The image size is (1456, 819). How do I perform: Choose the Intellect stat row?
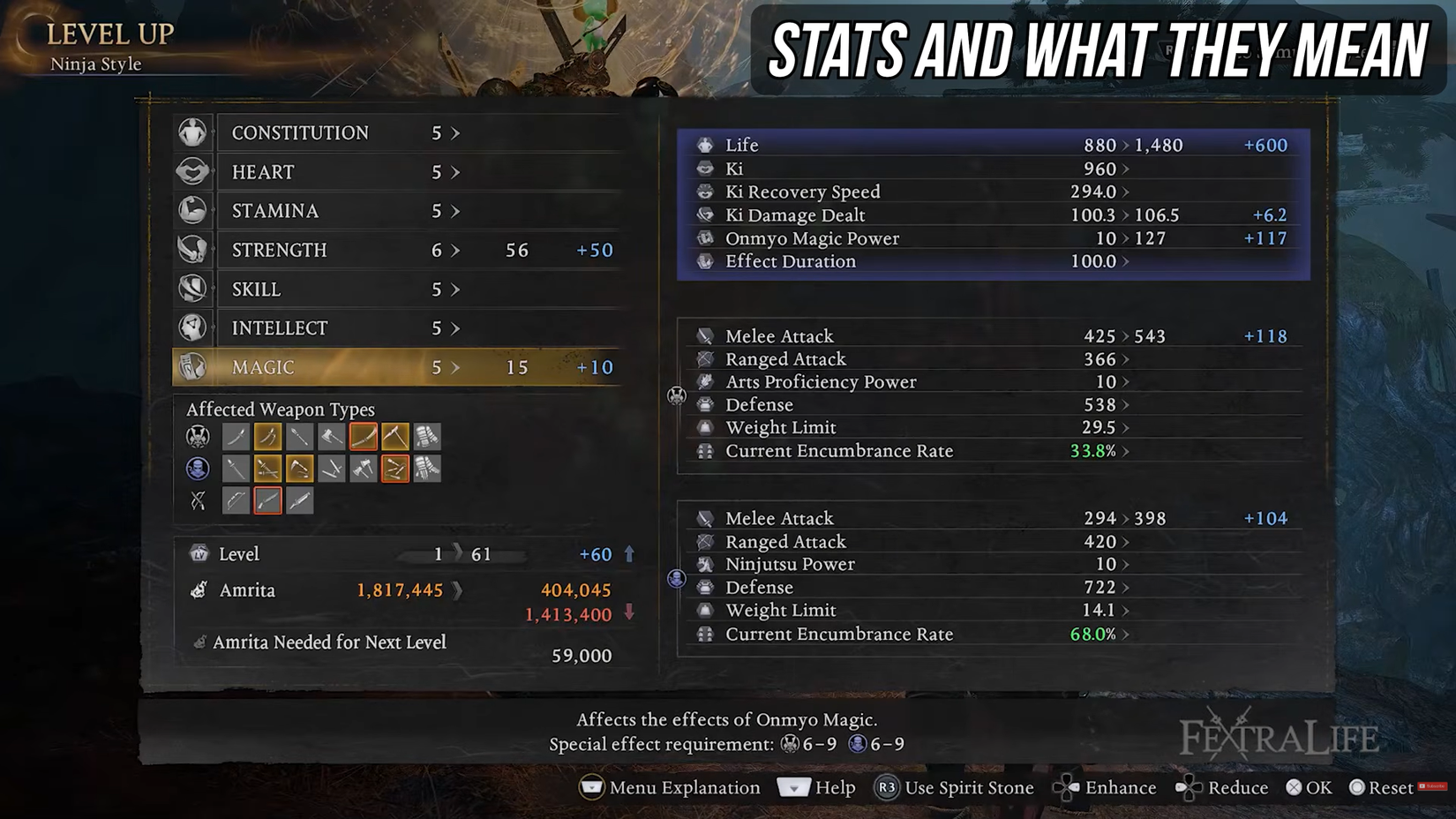click(397, 328)
